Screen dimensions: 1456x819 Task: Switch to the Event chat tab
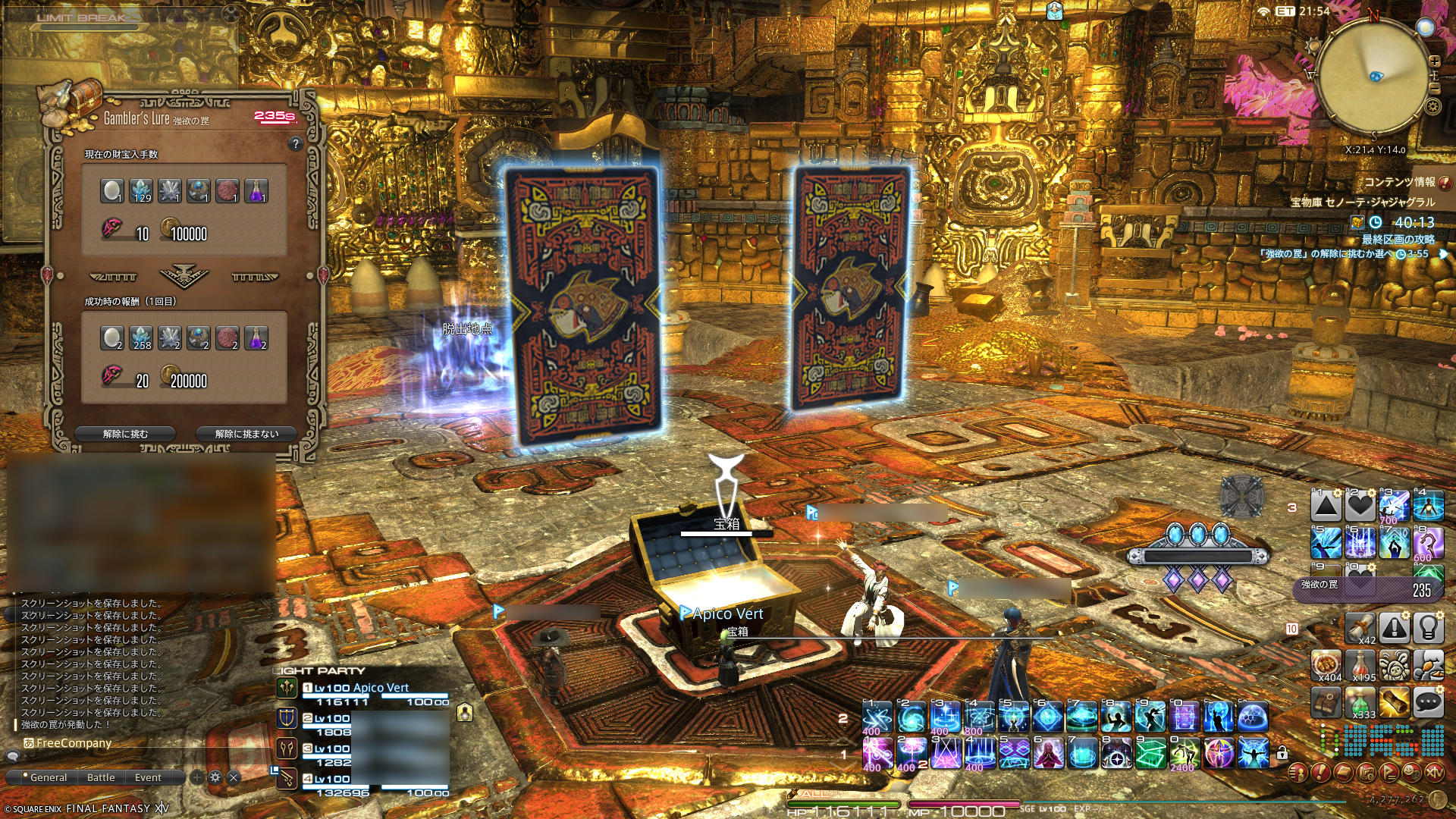point(148,777)
